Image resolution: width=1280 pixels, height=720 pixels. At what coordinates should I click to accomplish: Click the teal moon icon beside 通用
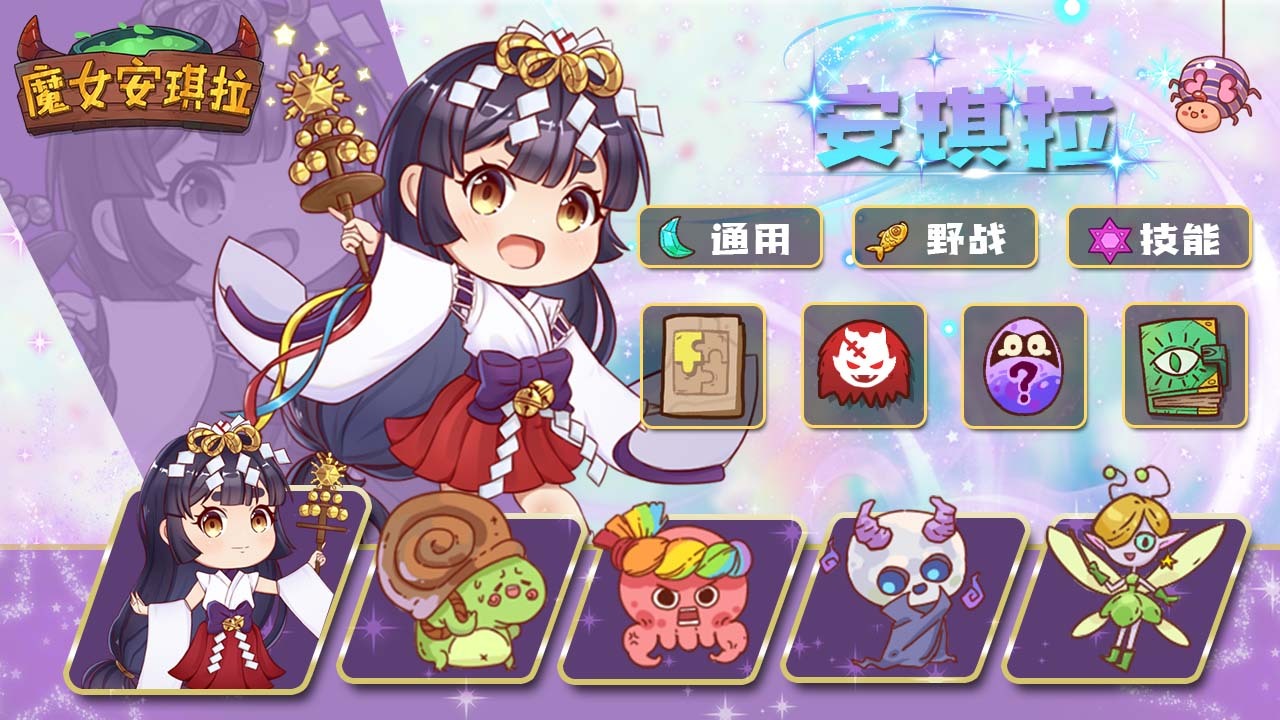[x=676, y=238]
